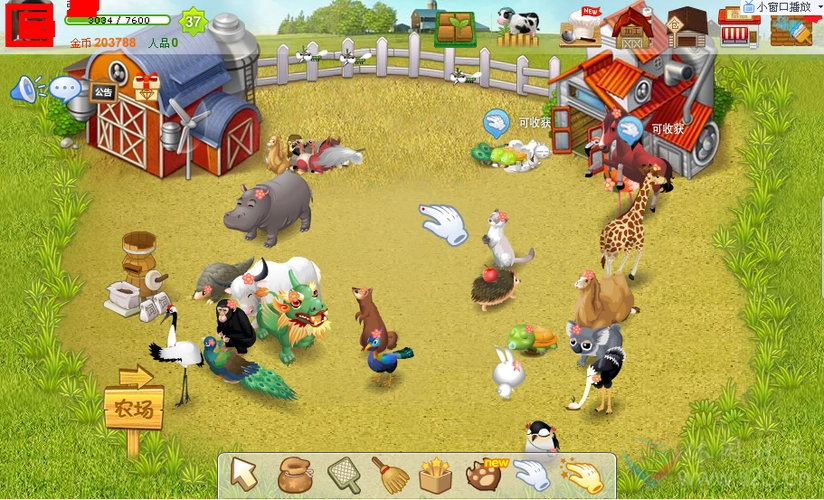Screen dimensions: 824x500
Task: Open the chef hat kitchen icon
Action: click(x=580, y=28)
